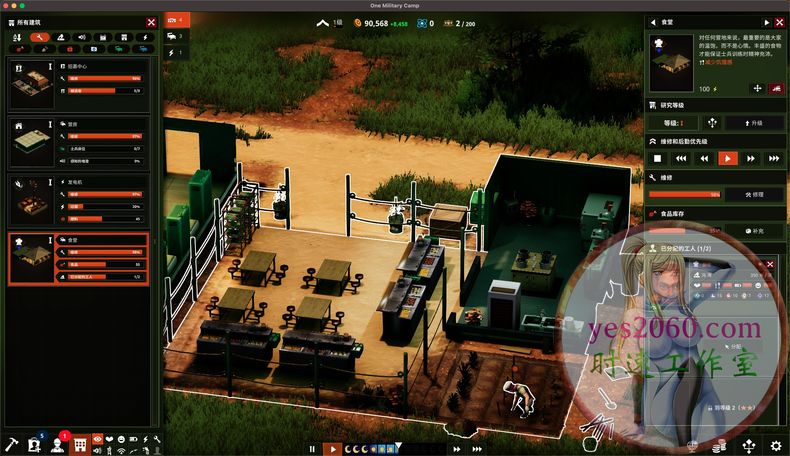Select the generator row in building list
Image resolution: width=790 pixels, height=456 pixels.
(79, 200)
